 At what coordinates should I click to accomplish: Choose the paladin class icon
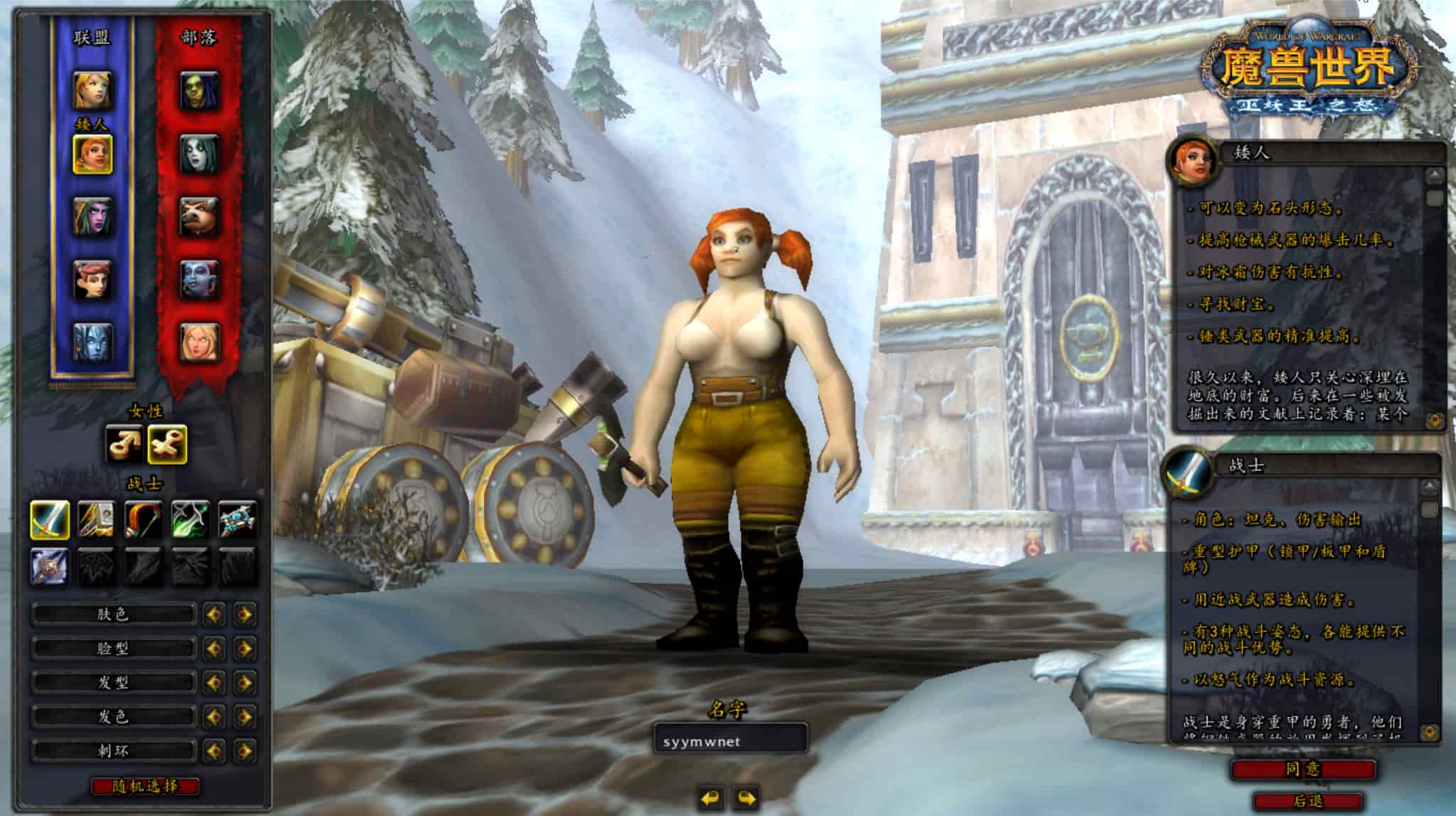96,519
